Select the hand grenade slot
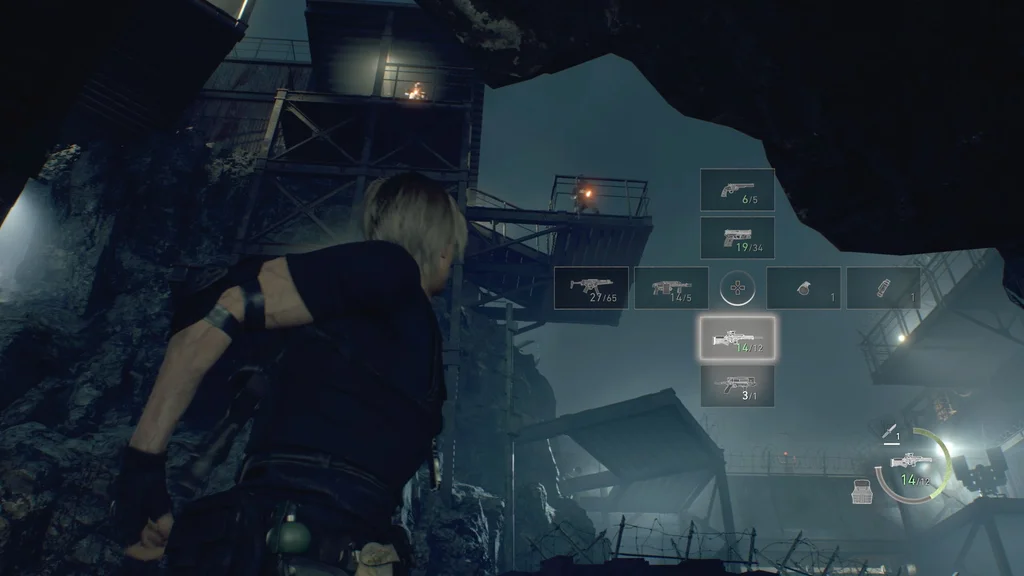 (x=803, y=287)
